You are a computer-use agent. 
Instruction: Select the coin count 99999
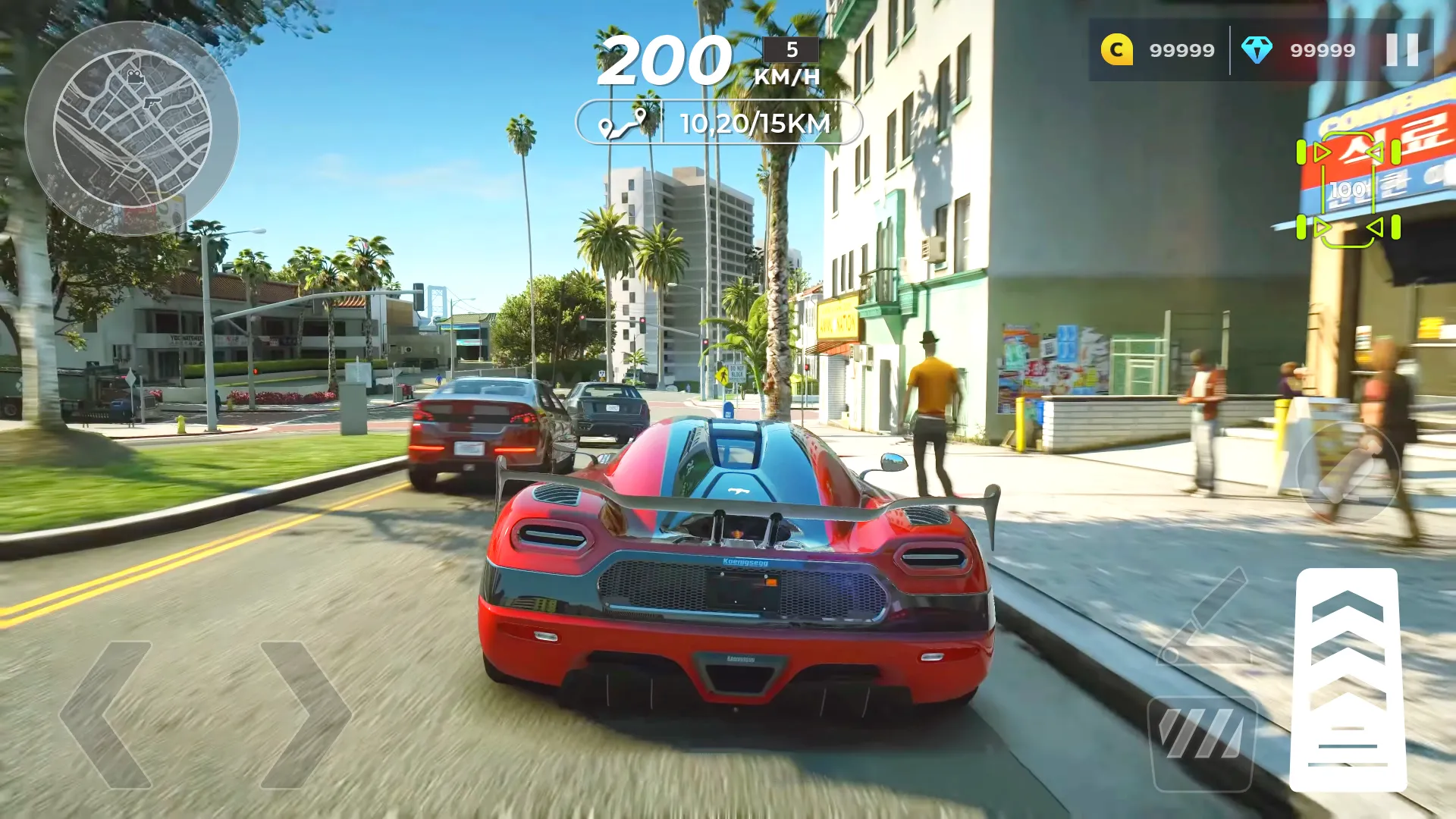click(x=1180, y=50)
